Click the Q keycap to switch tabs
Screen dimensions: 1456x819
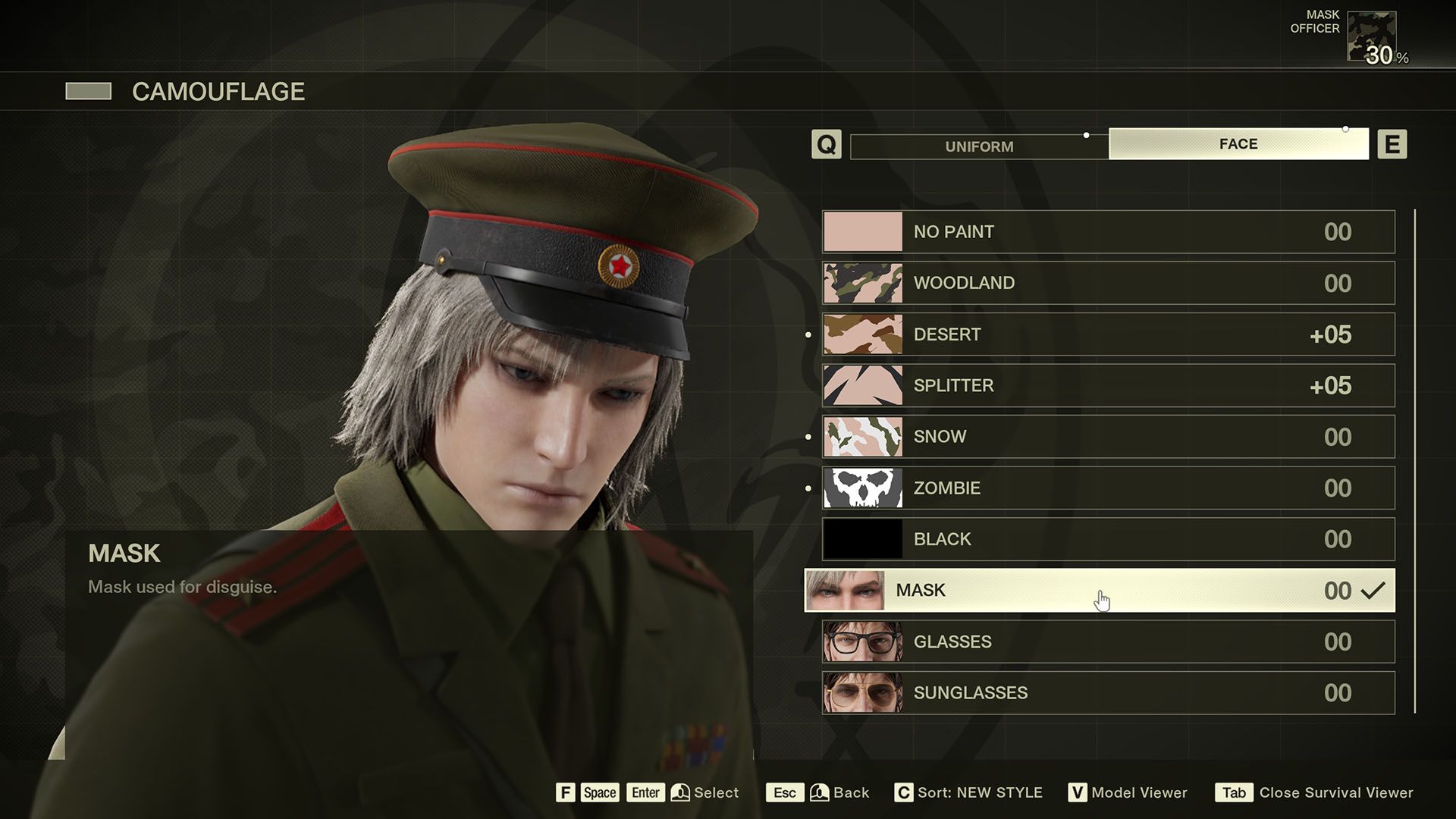827,144
